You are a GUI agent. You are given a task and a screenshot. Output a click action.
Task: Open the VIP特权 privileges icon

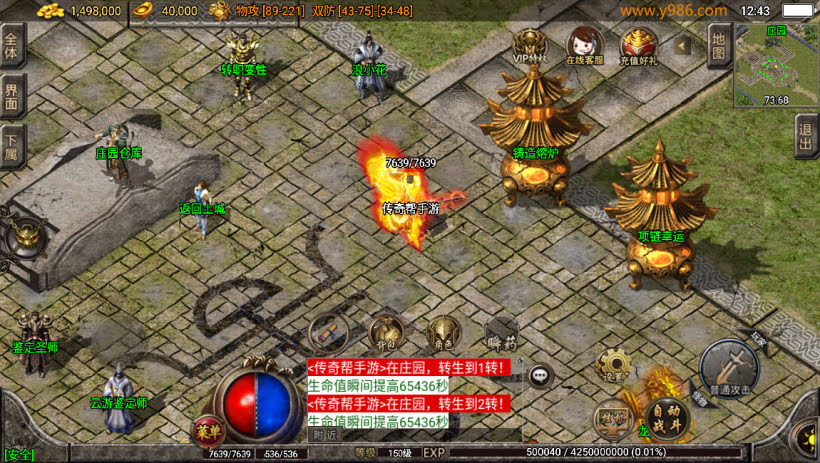pyautogui.click(x=530, y=45)
